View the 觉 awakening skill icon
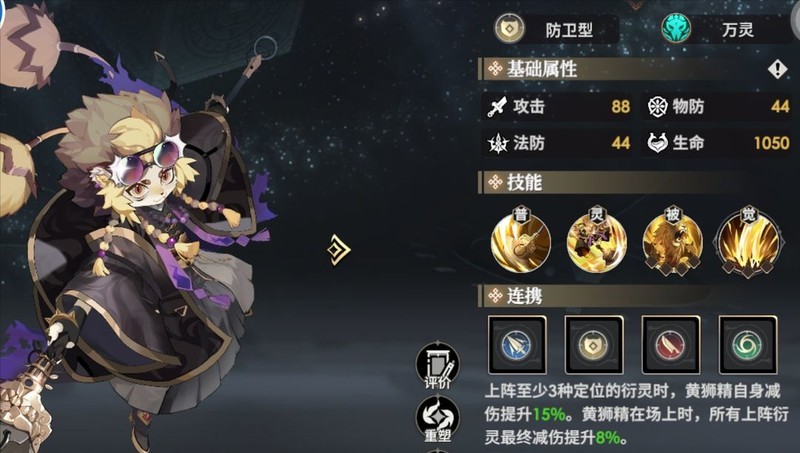This screenshot has height=453, width=800. (x=746, y=240)
